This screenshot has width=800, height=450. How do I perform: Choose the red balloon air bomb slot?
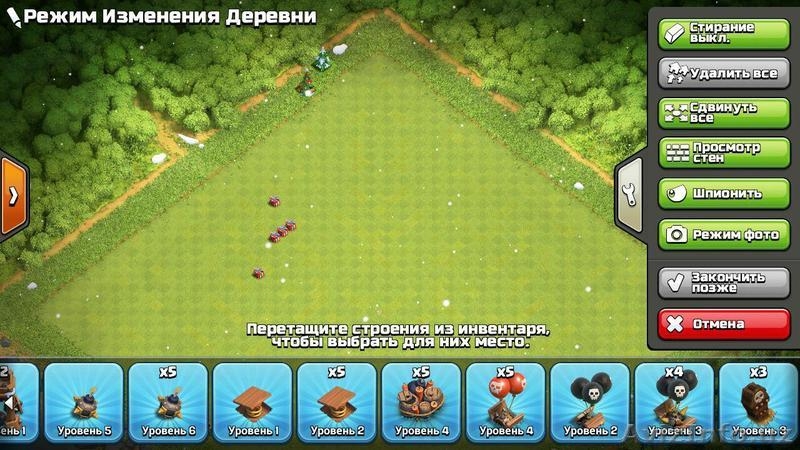(504, 402)
